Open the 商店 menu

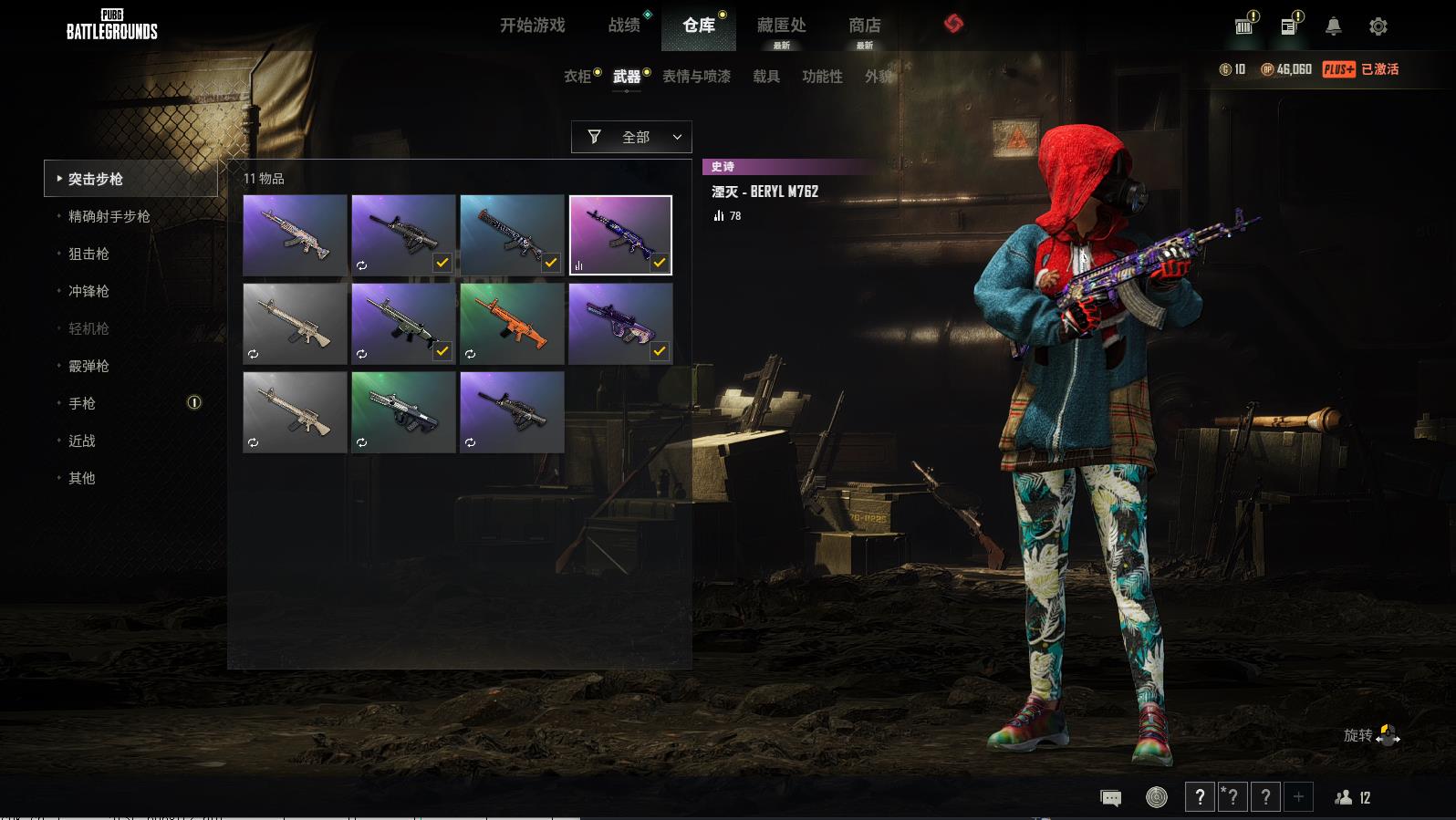[x=863, y=26]
